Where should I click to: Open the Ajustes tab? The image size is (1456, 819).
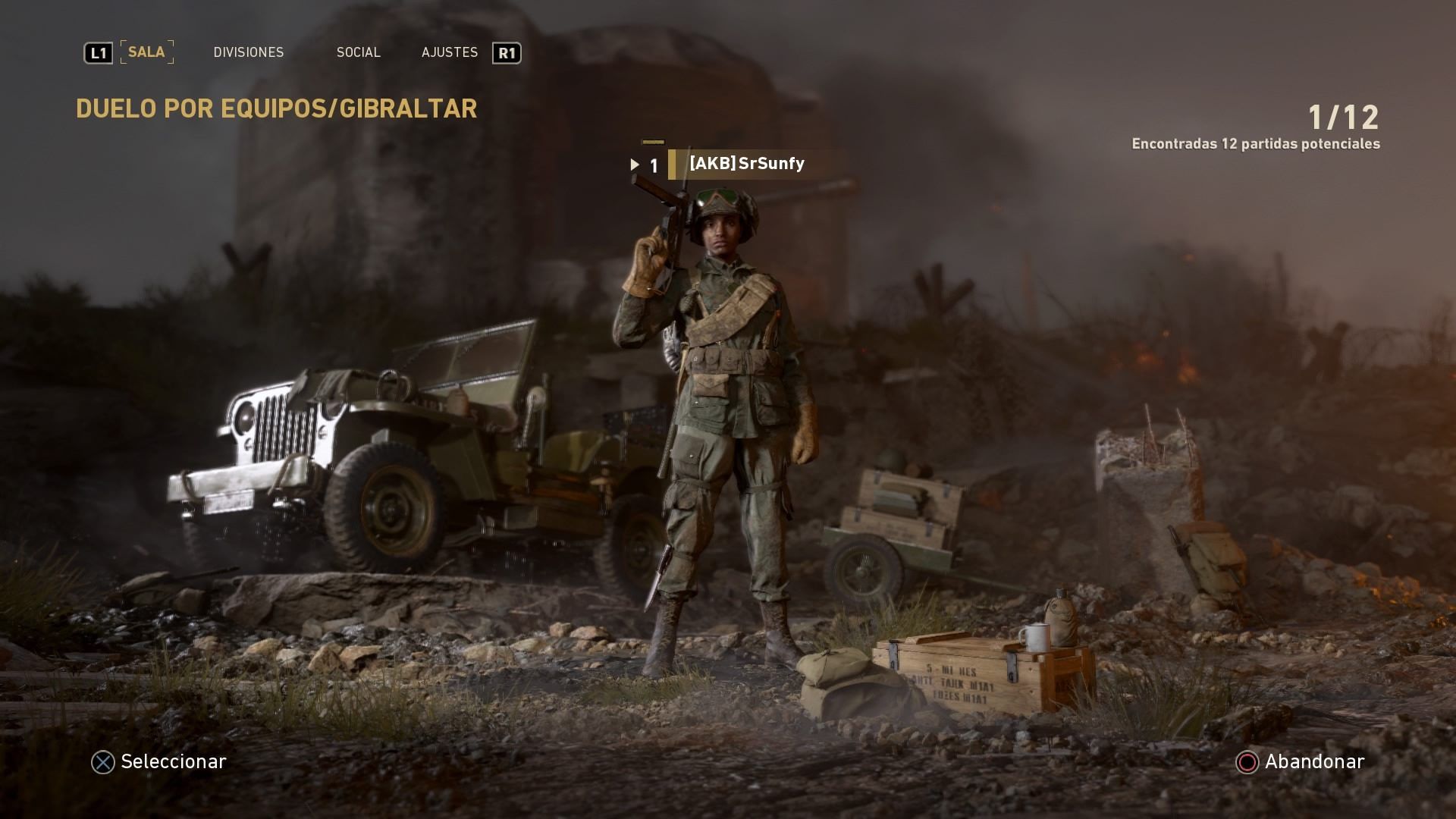click(450, 52)
